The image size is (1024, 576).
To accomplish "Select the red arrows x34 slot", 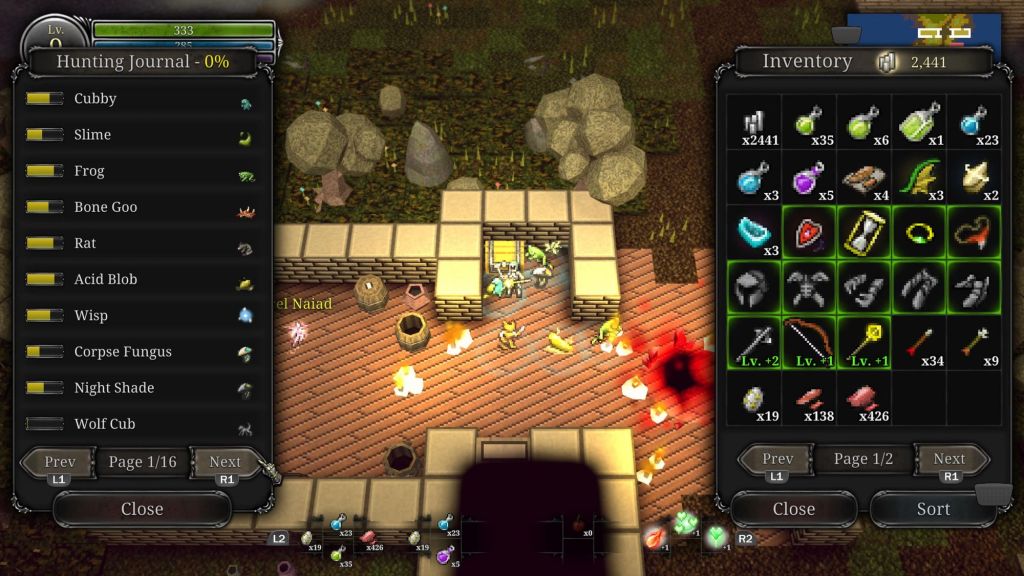I will [x=918, y=344].
